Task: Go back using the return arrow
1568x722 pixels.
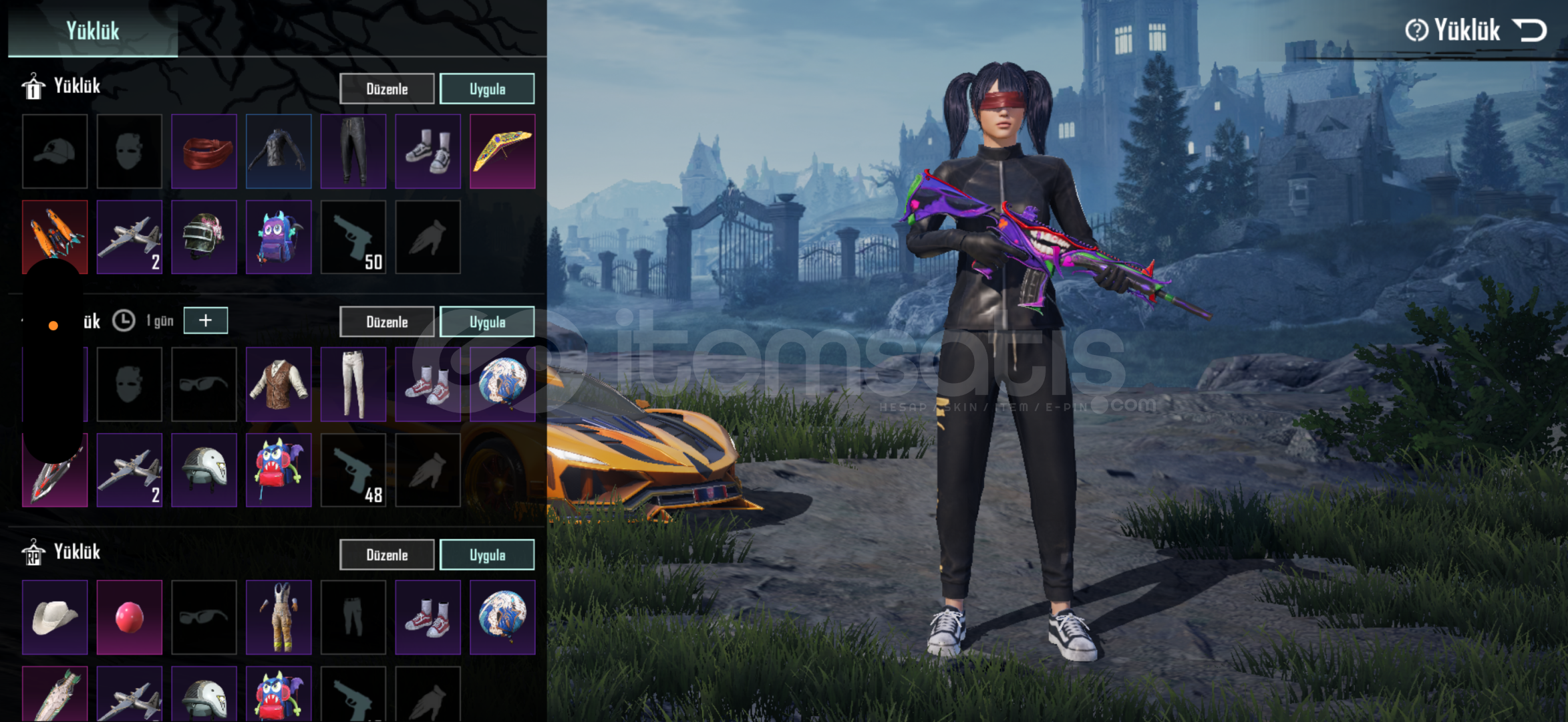Action: click(1530, 31)
